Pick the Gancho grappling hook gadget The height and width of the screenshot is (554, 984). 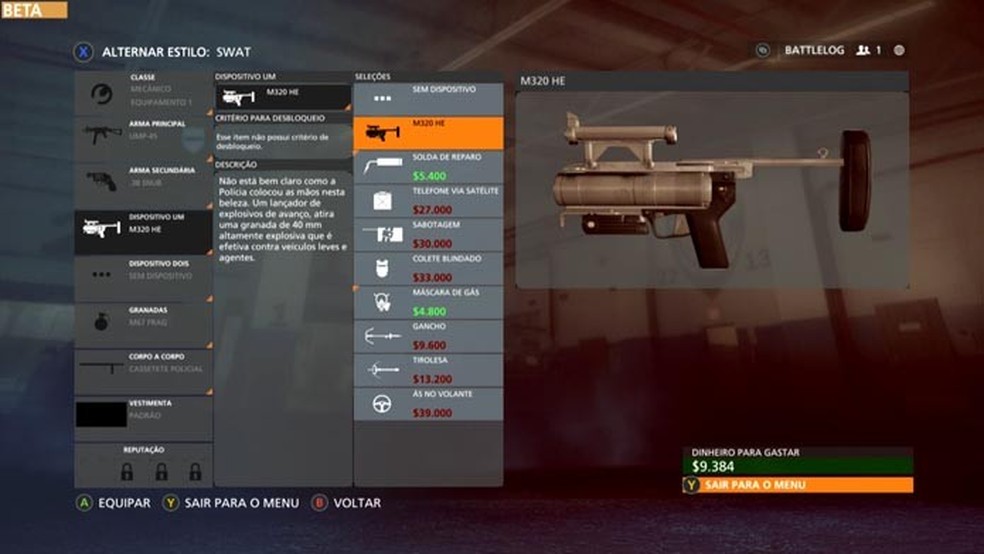pos(427,336)
